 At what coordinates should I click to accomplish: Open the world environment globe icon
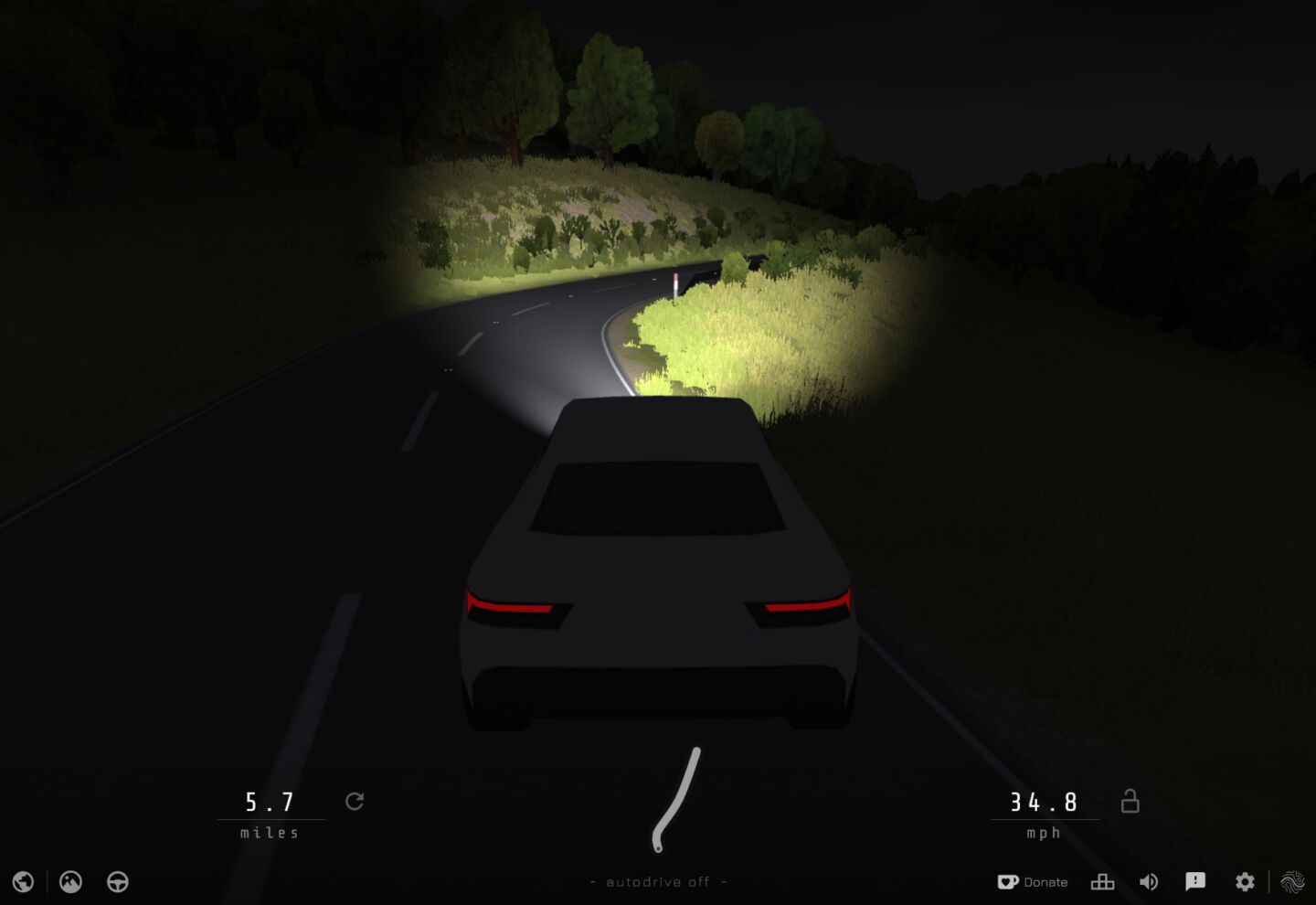pos(23,881)
